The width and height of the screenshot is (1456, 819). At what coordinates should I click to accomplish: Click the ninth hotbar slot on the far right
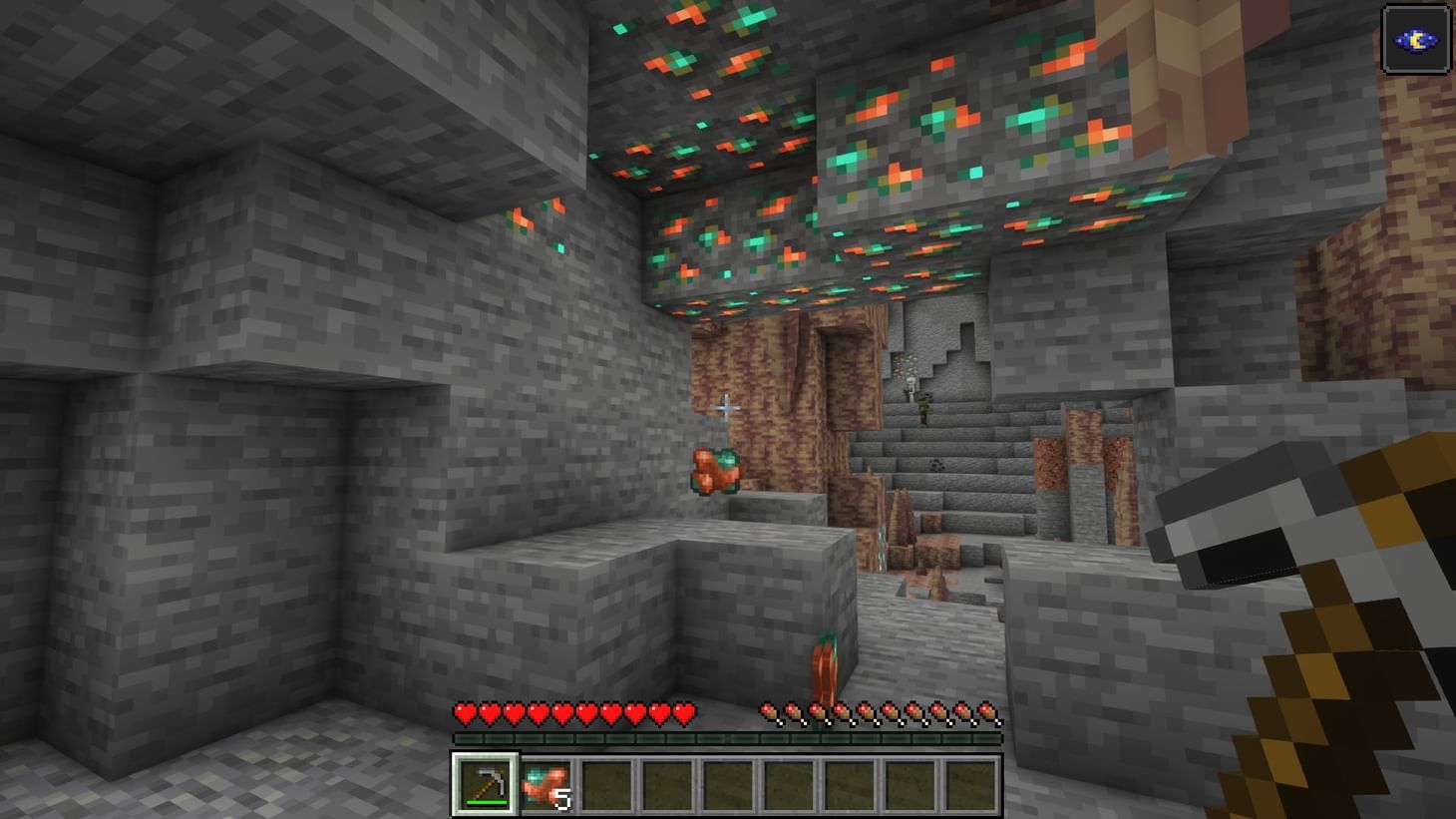coord(970,785)
